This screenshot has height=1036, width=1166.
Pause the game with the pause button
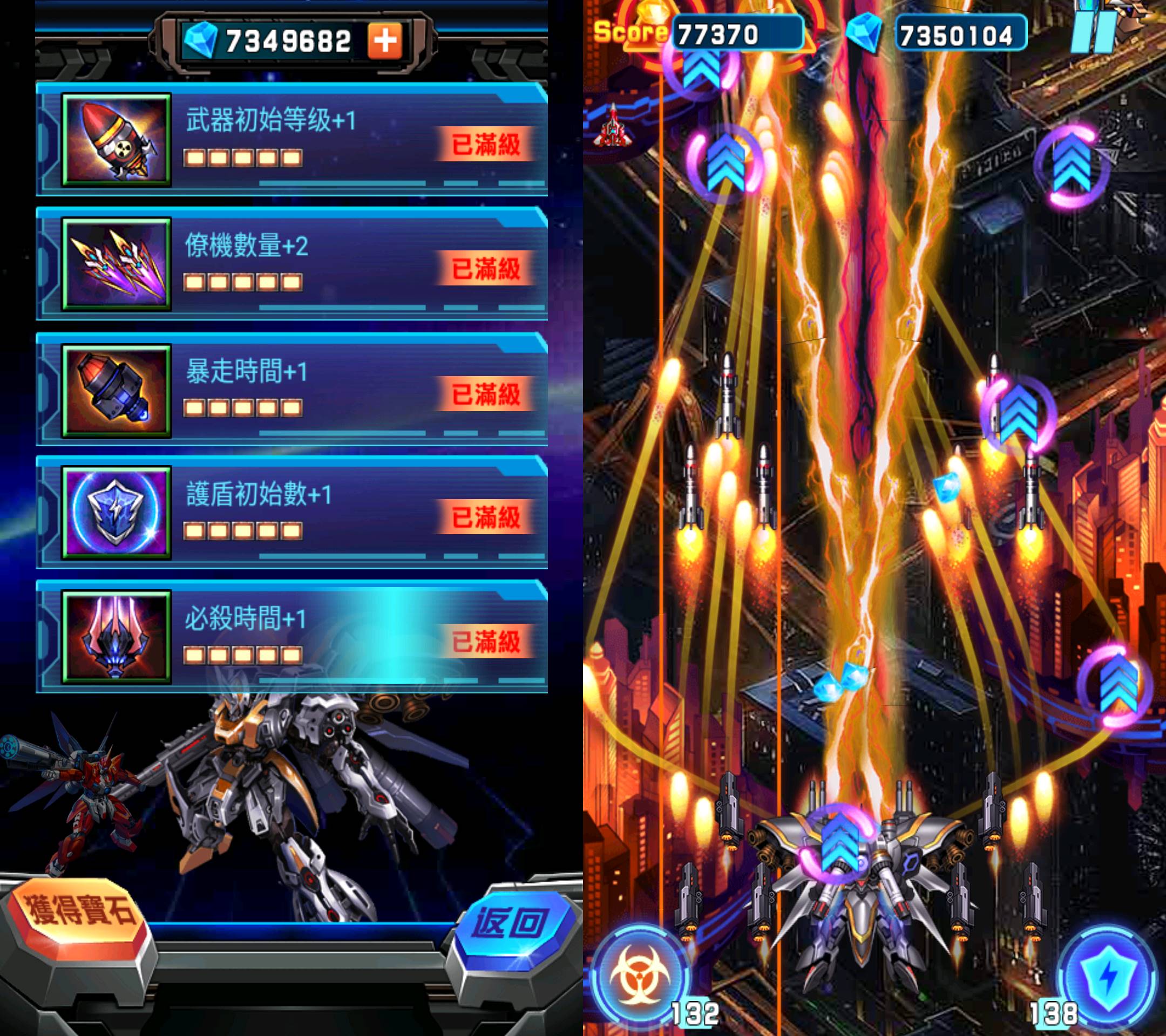click(1093, 31)
